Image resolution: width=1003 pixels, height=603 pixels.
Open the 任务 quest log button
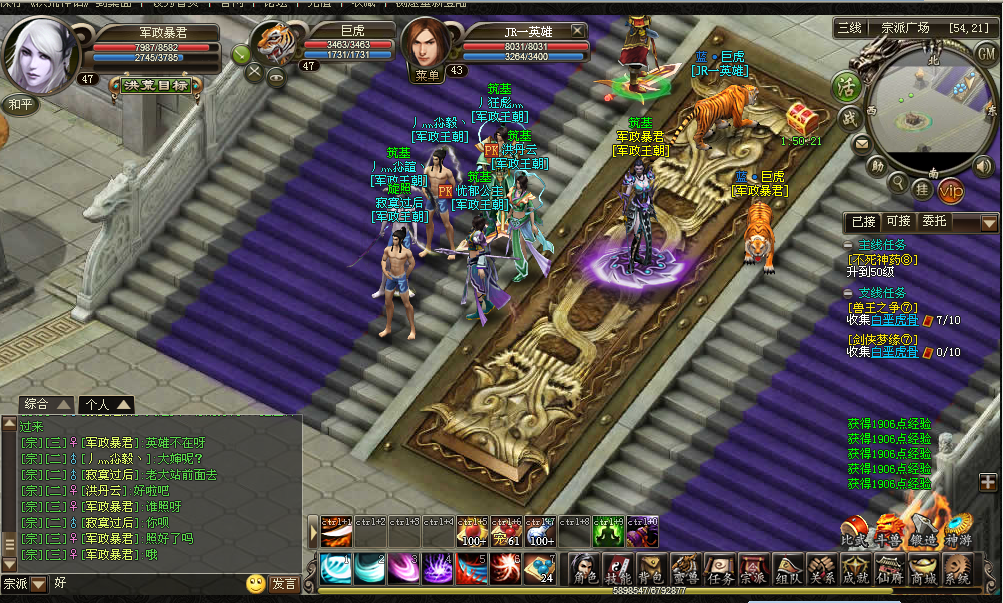coord(719,568)
